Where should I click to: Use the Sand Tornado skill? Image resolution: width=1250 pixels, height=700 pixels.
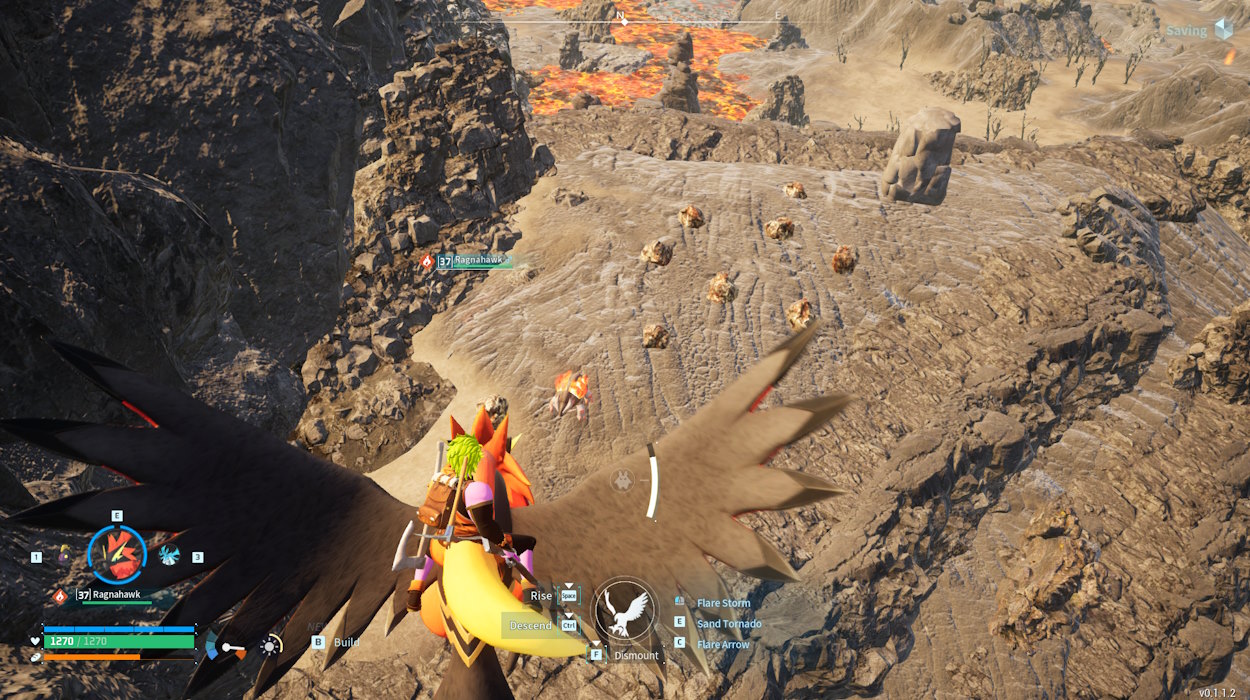729,624
